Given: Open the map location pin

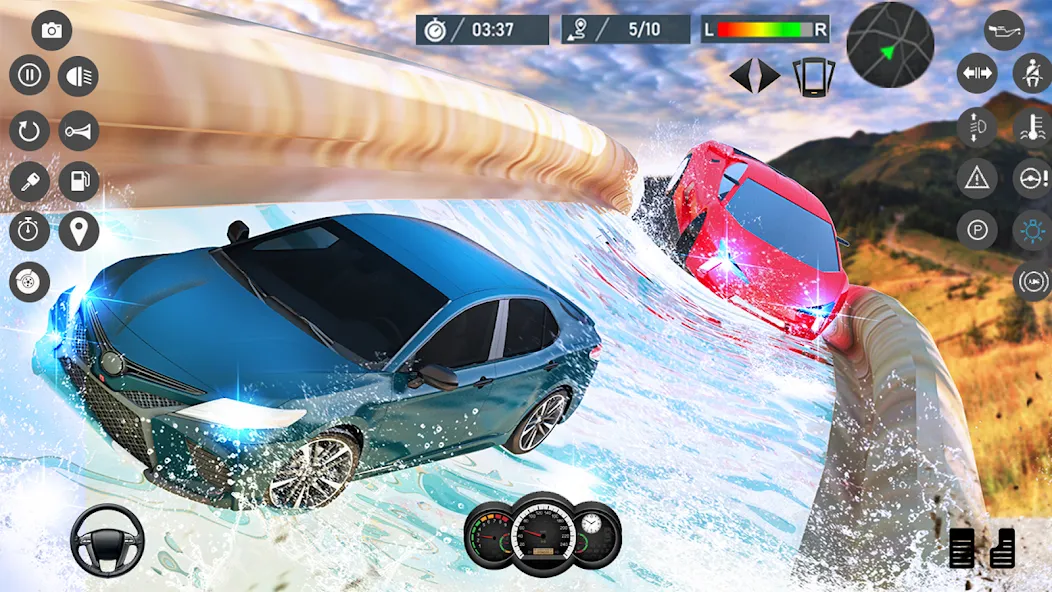Looking at the screenshot, I should tap(78, 231).
